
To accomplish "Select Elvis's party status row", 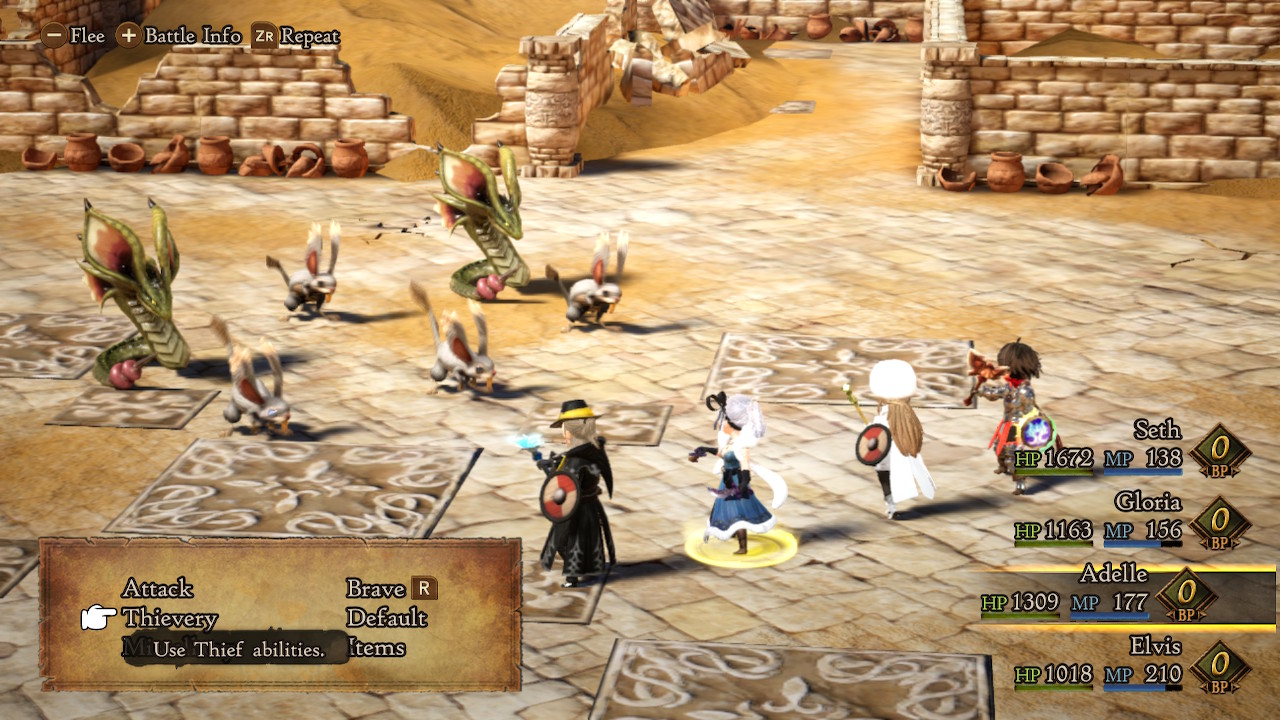I will (1130, 662).
